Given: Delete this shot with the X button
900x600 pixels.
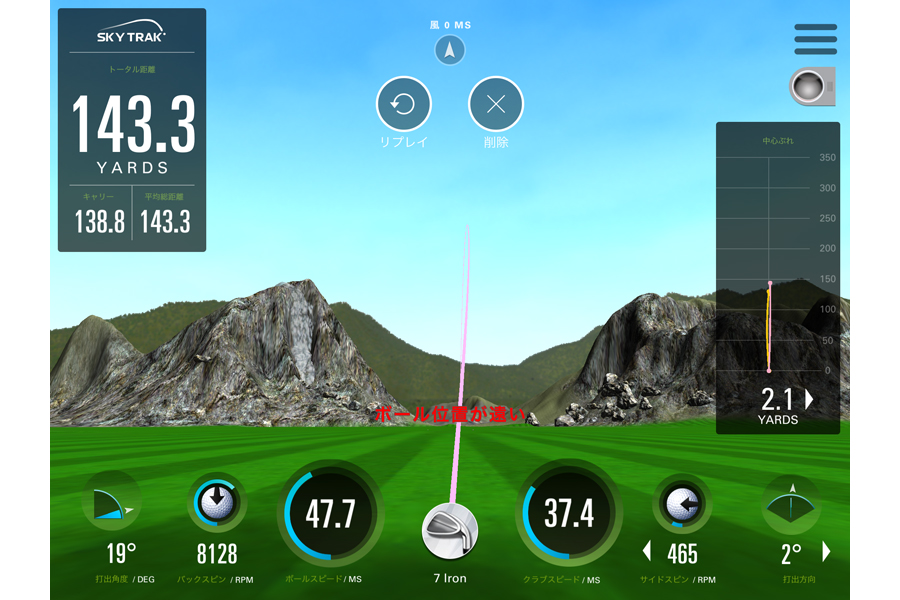Looking at the screenshot, I should (x=496, y=104).
